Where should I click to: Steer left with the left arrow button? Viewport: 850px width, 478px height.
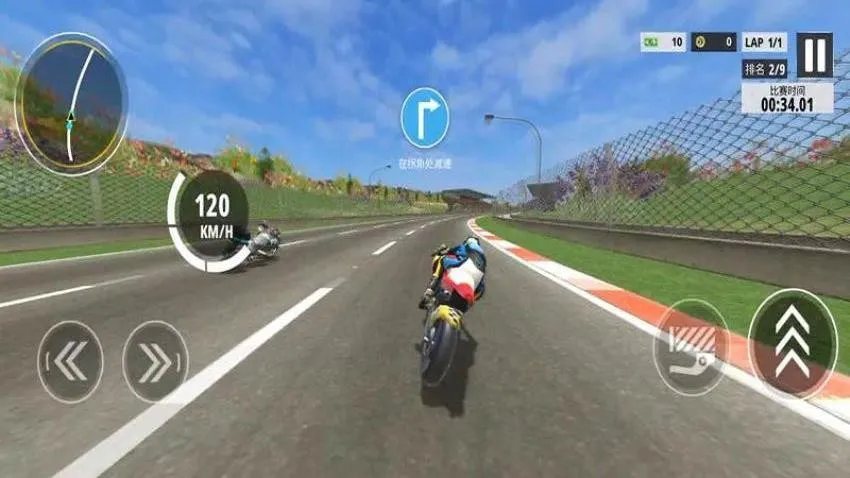(70, 361)
